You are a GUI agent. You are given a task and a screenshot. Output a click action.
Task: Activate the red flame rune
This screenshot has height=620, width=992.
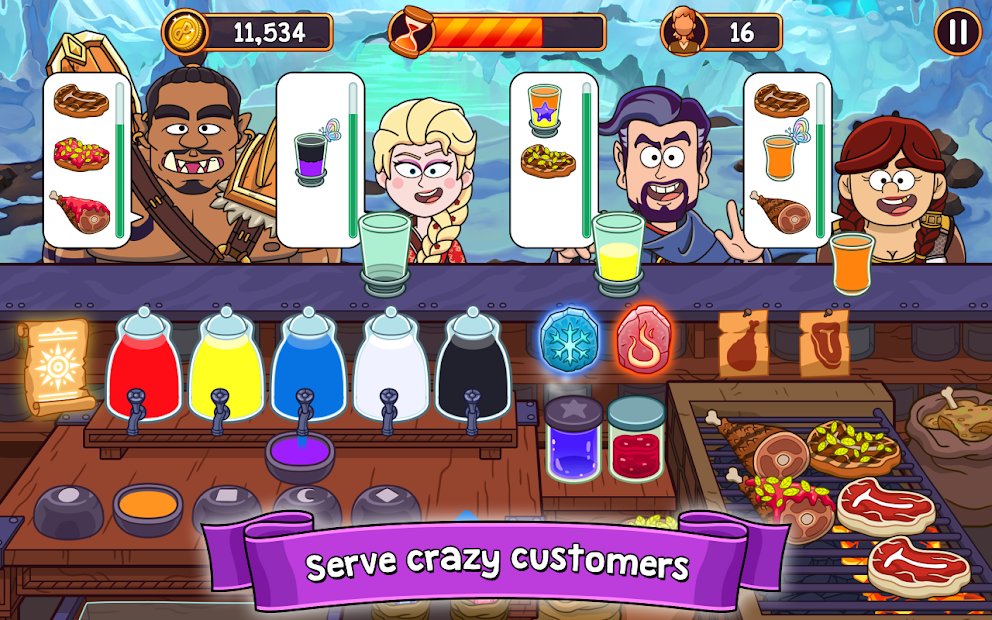coord(645,340)
